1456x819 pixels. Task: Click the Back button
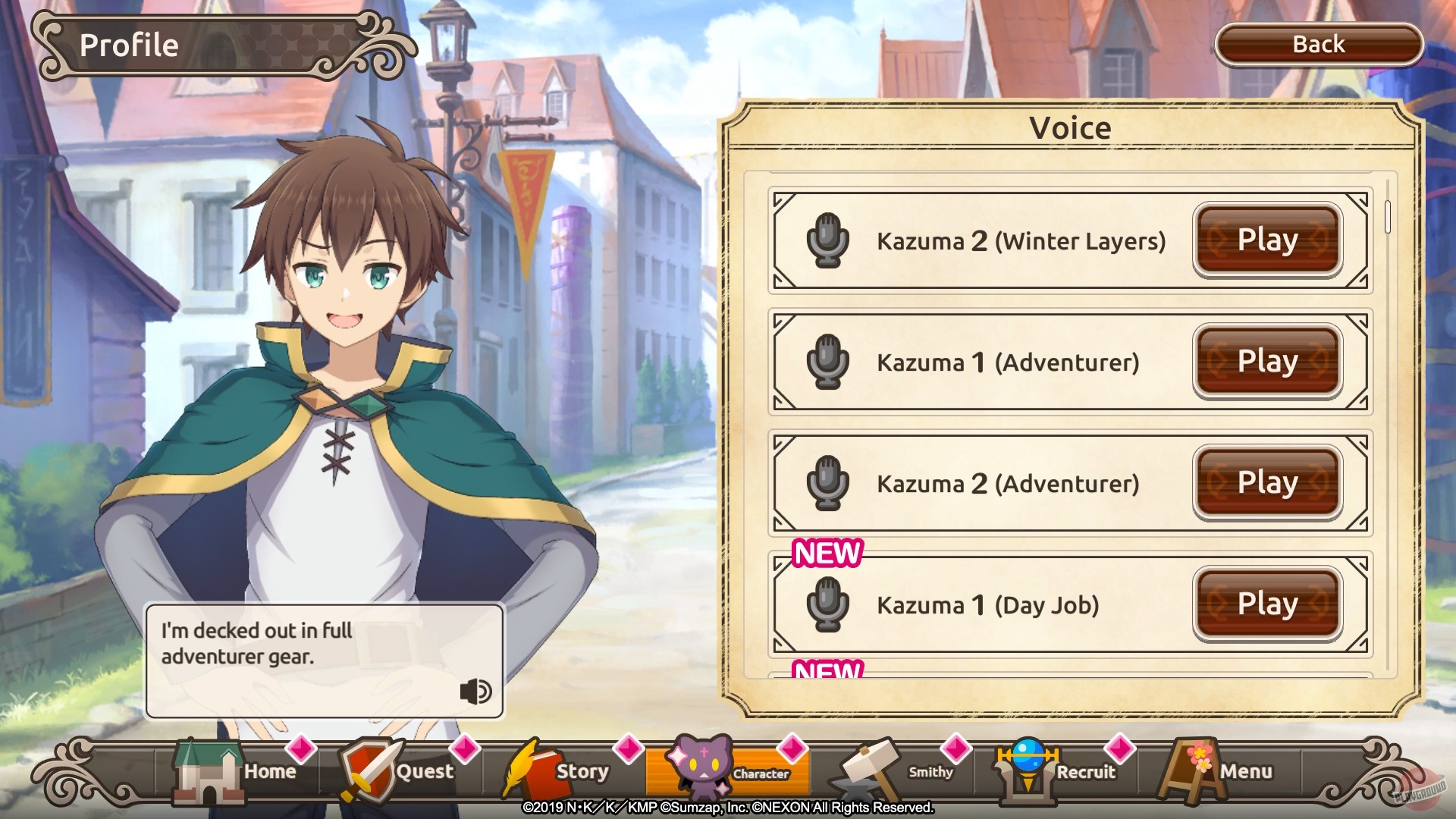point(1318,44)
